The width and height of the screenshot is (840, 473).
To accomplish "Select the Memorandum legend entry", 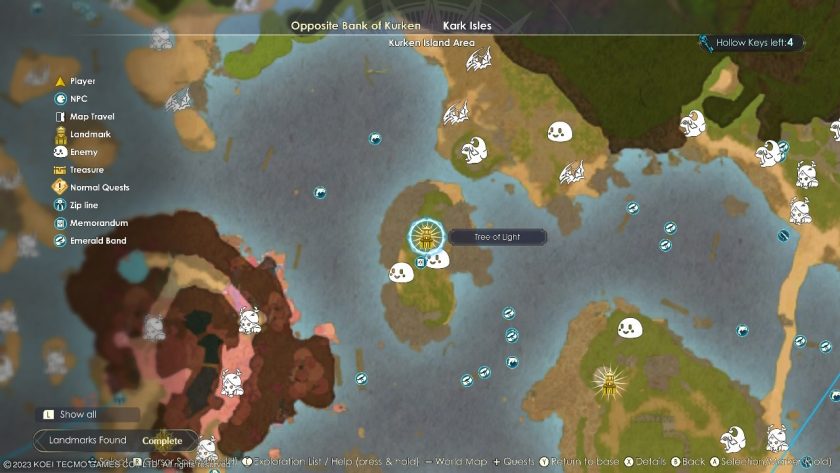I will coord(98,223).
